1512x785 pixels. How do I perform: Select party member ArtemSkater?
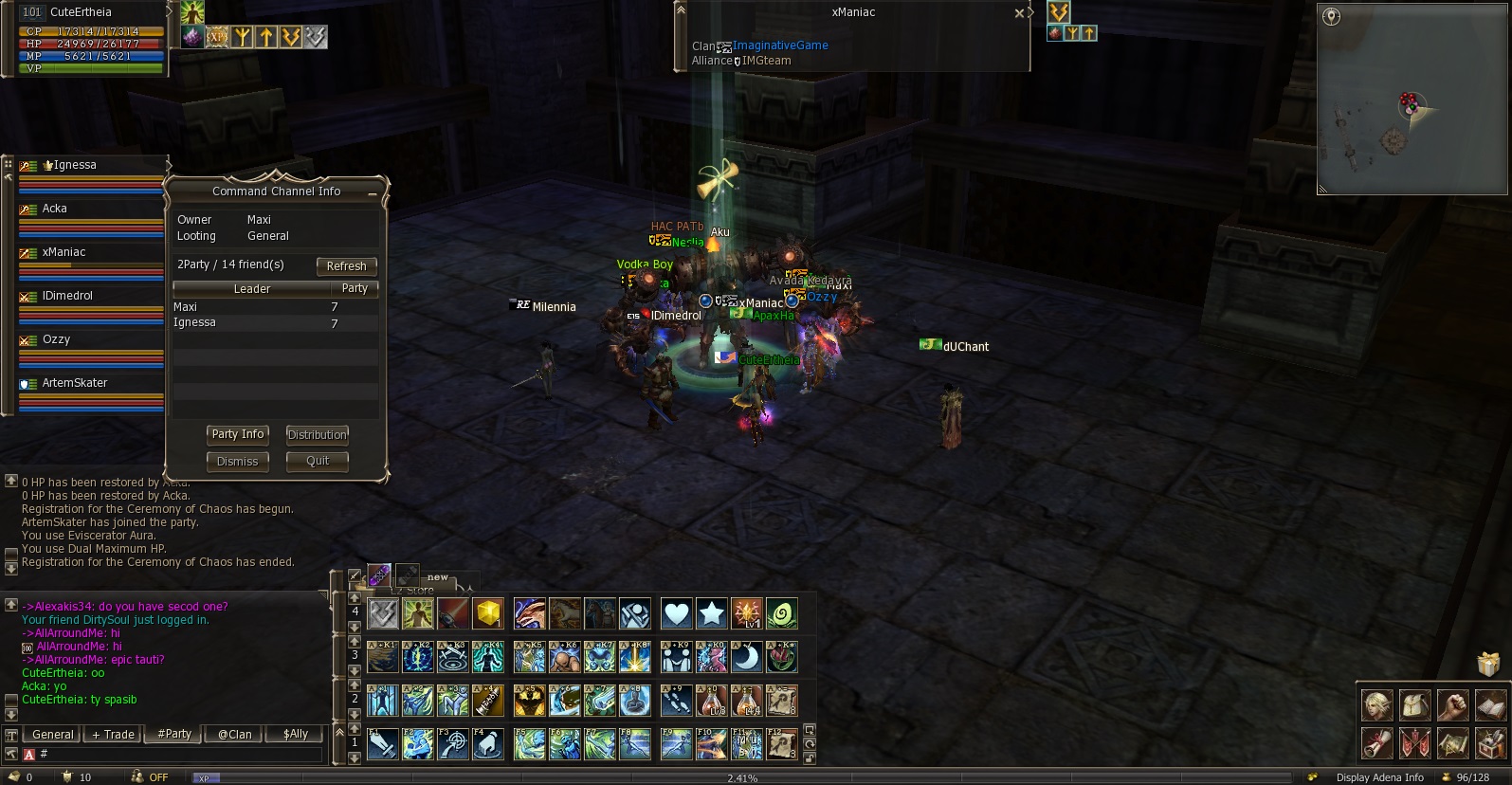point(90,384)
